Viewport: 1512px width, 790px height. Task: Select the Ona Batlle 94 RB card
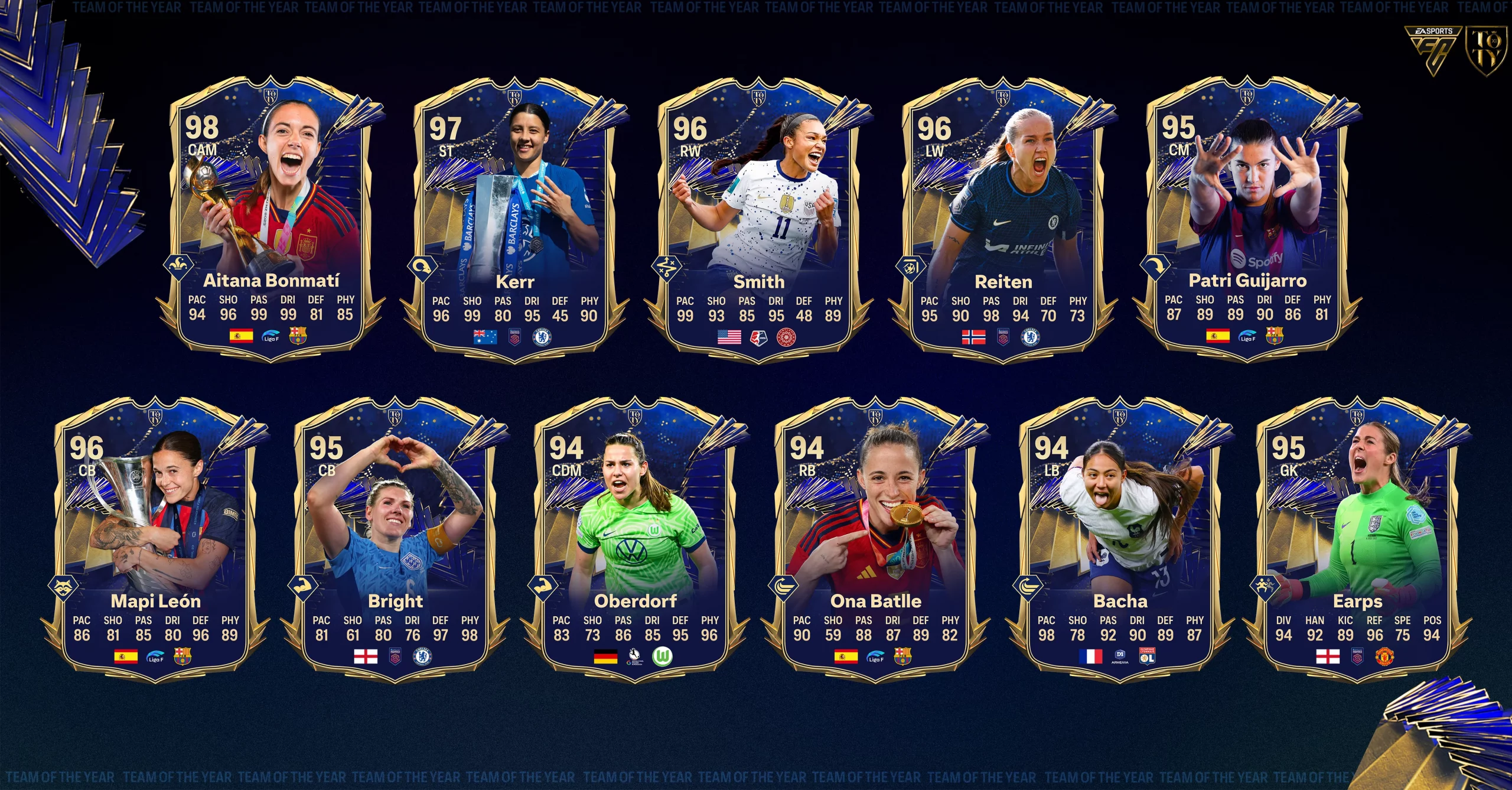click(x=876, y=539)
